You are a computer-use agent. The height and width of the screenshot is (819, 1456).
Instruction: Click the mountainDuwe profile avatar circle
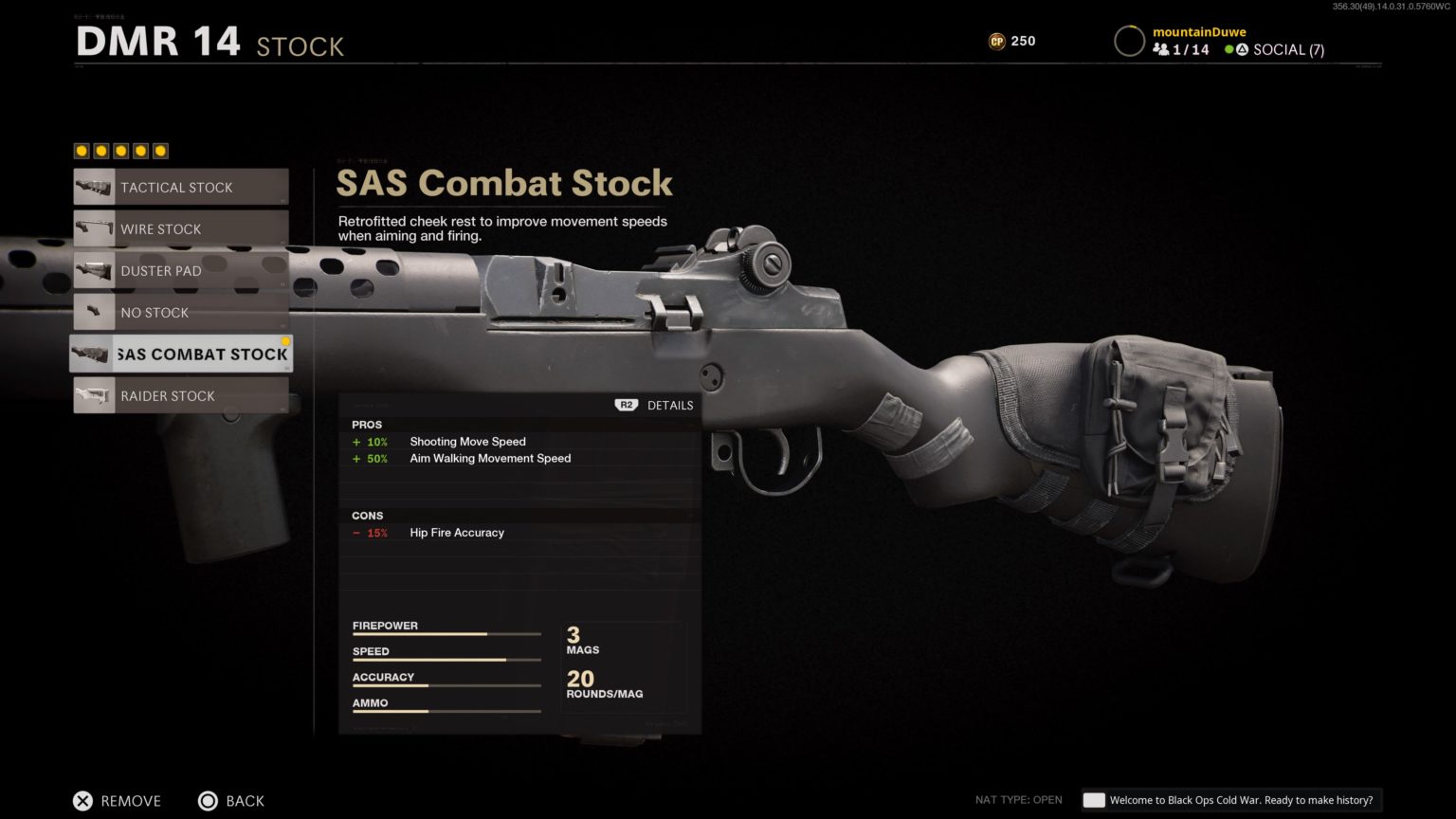(1128, 41)
